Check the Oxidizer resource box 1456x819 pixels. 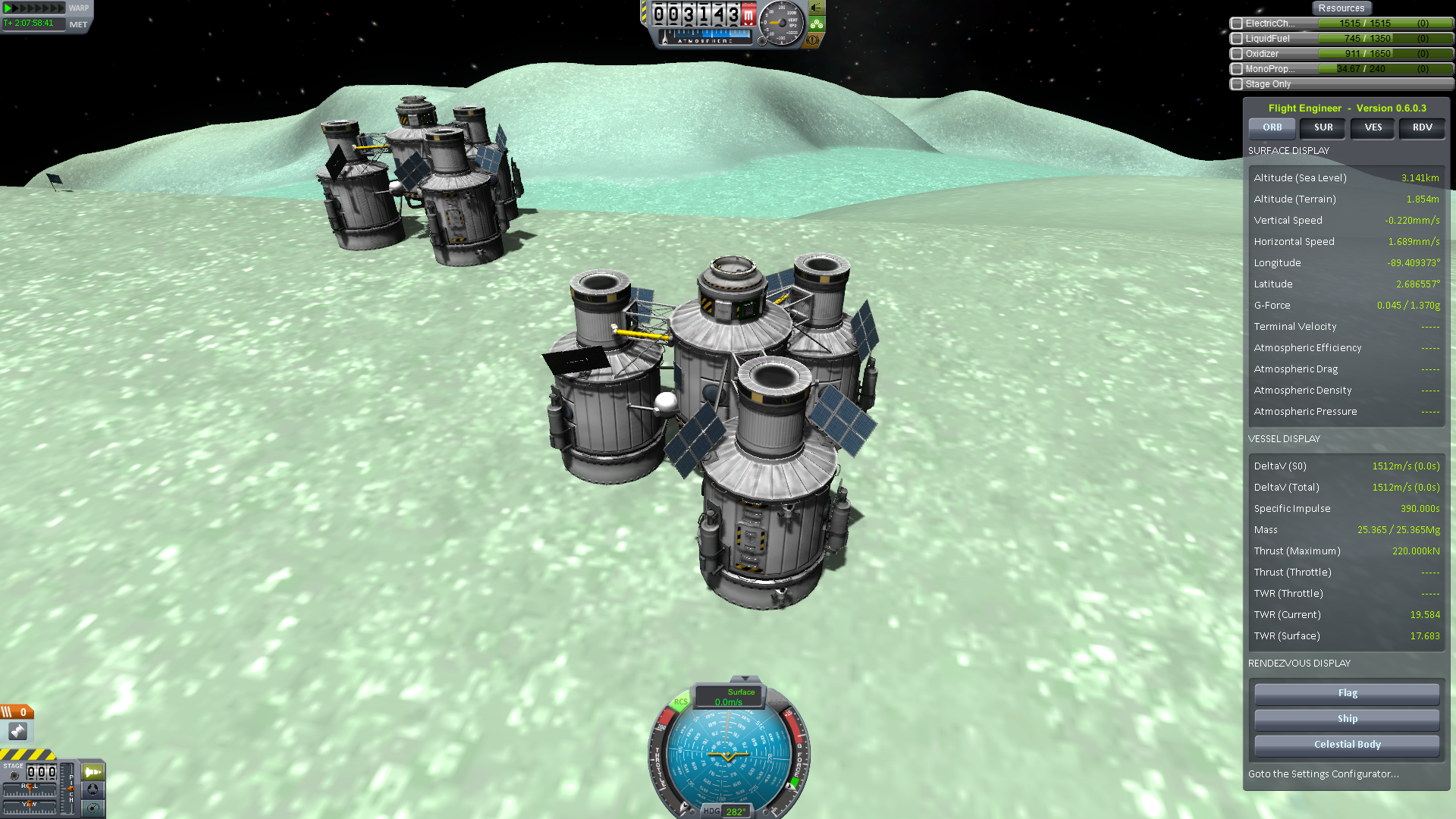1237,54
